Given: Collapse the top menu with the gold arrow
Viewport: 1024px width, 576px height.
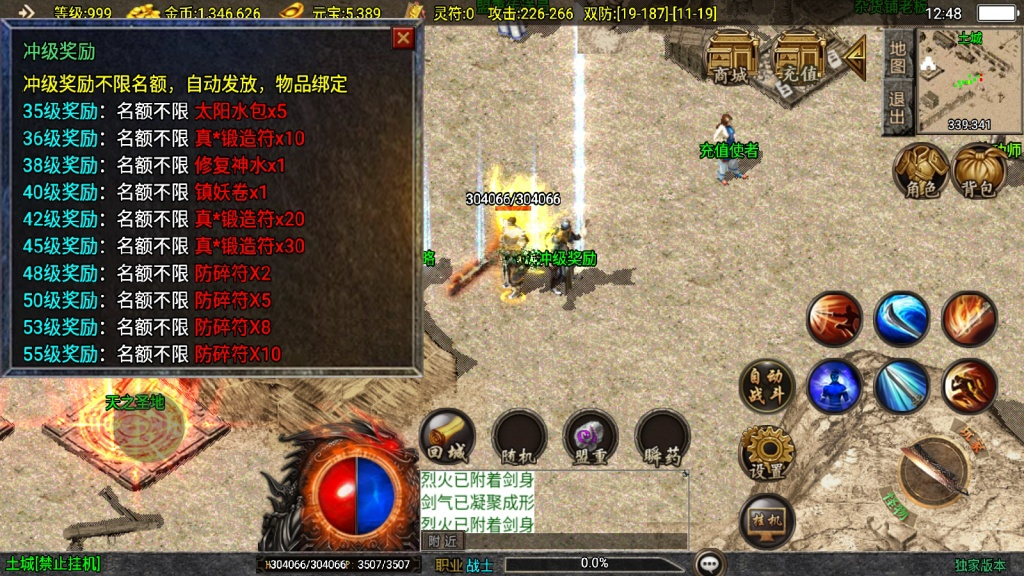Looking at the screenshot, I should (x=853, y=57).
